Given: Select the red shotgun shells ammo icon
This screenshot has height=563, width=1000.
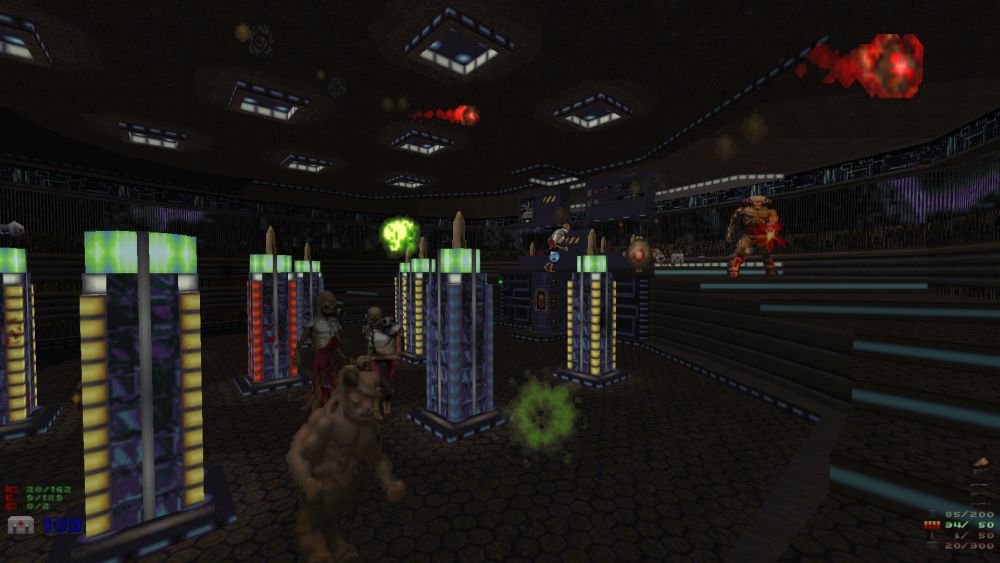Looking at the screenshot, I should 933,522.
